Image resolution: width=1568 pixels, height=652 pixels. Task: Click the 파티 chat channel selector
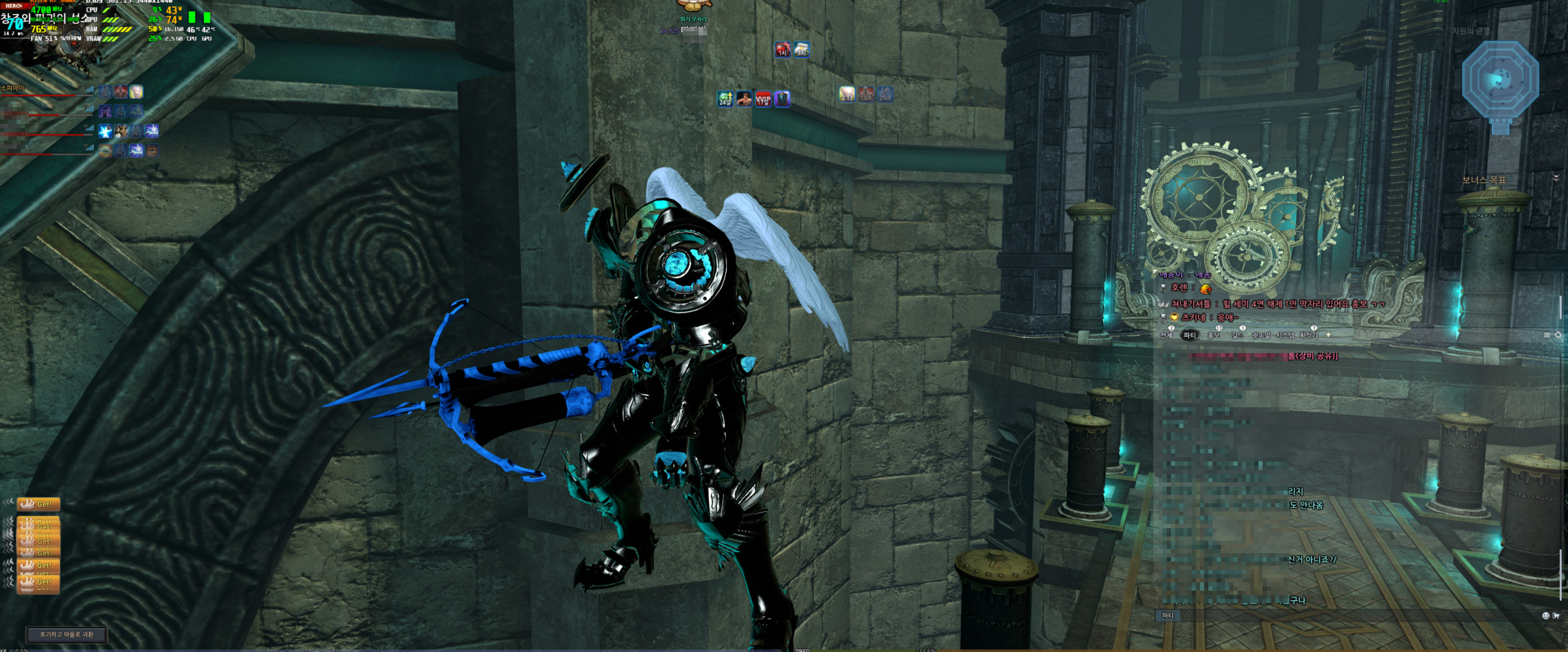pos(1168,615)
